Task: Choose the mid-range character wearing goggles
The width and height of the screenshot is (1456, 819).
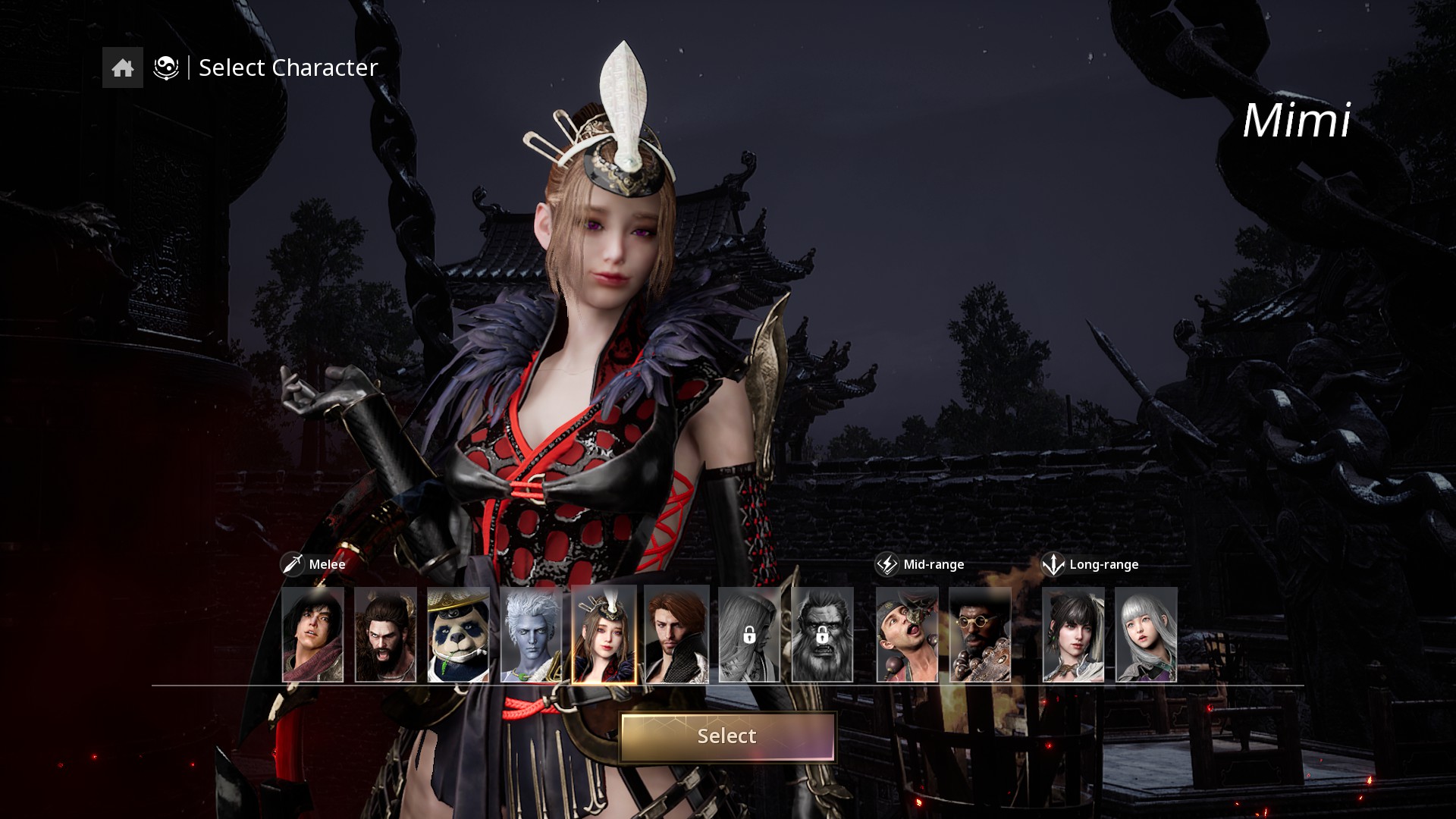Action: click(x=907, y=635)
